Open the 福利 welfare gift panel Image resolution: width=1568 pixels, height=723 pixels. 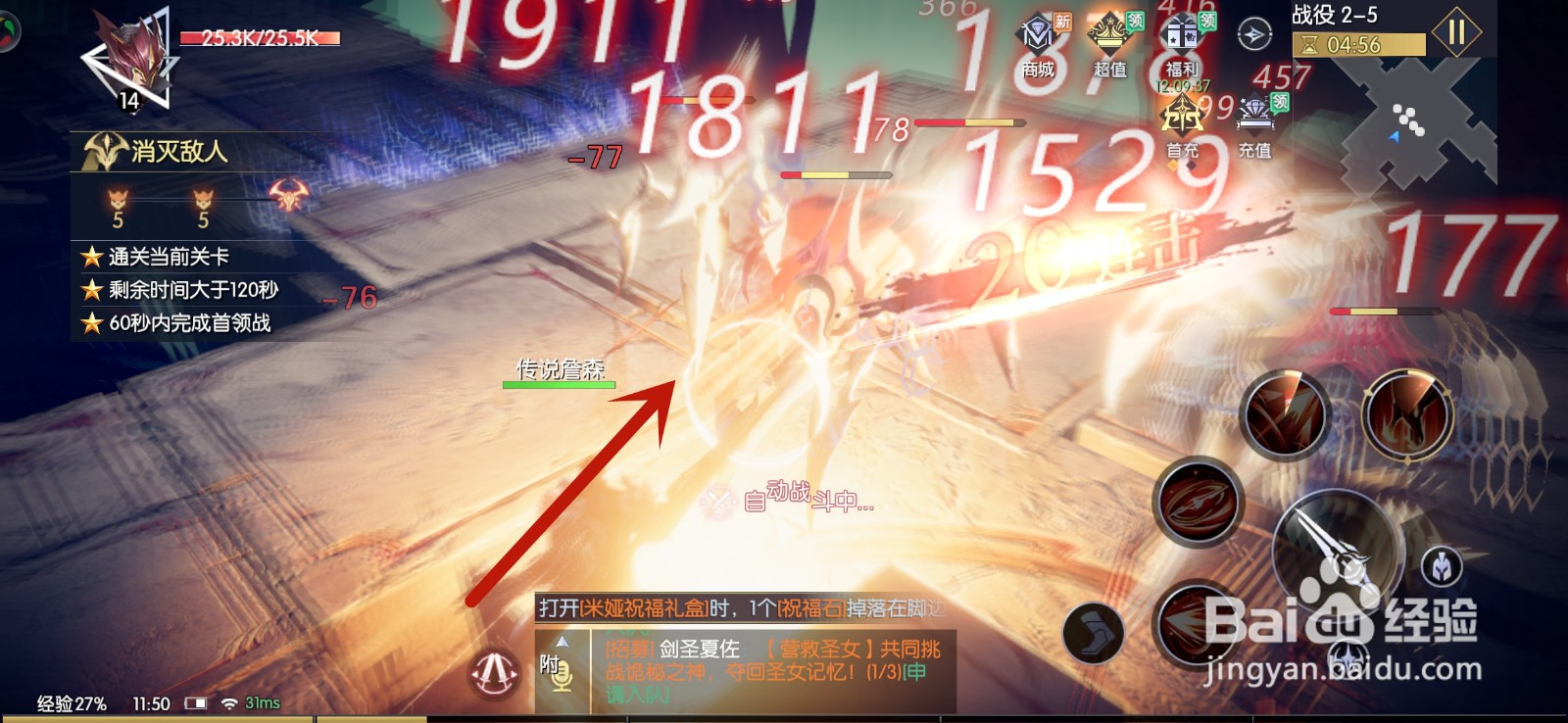pyautogui.click(x=1183, y=39)
